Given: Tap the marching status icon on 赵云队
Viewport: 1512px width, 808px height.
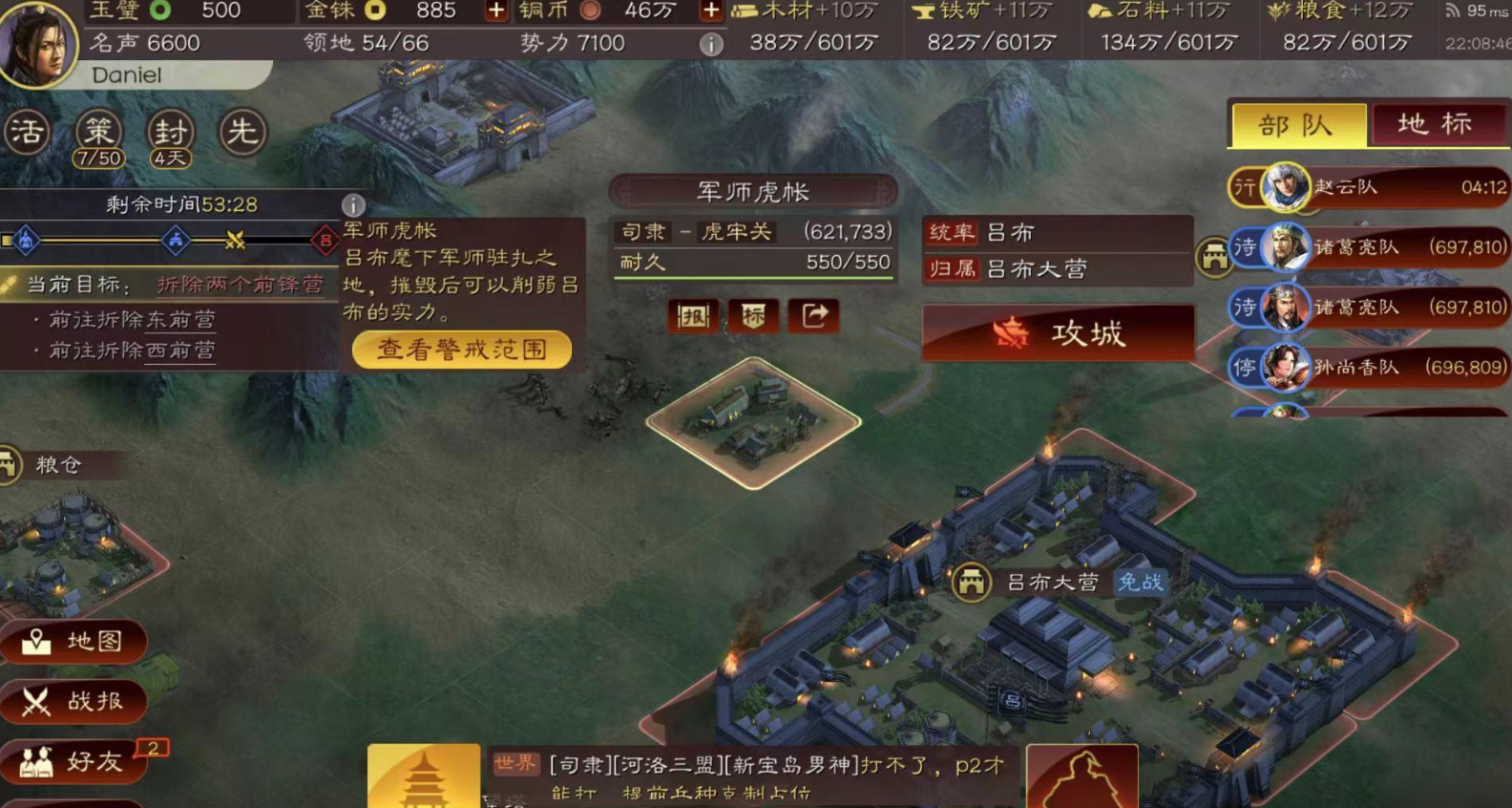Looking at the screenshot, I should [1244, 188].
